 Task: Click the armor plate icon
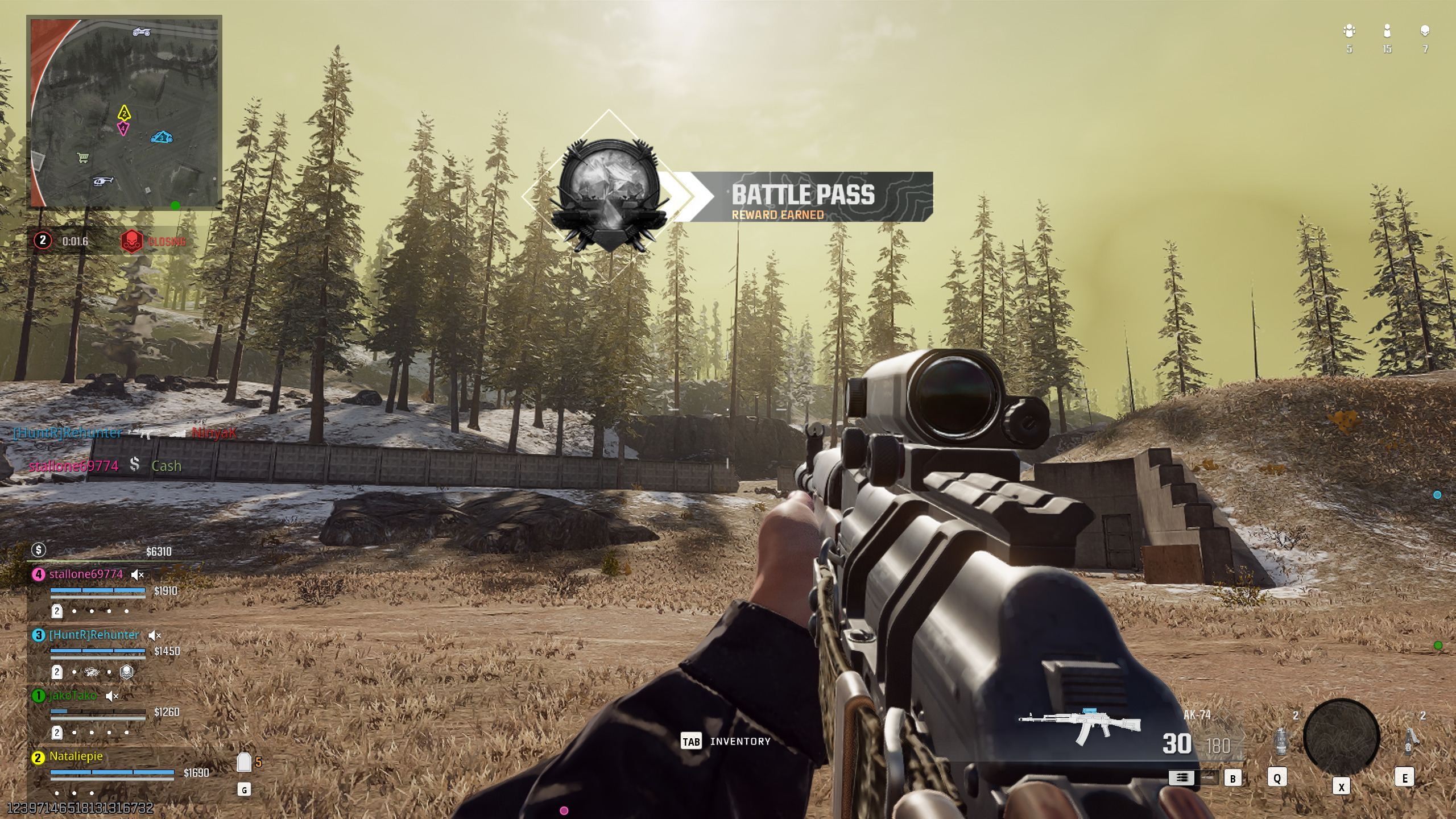tap(244, 763)
